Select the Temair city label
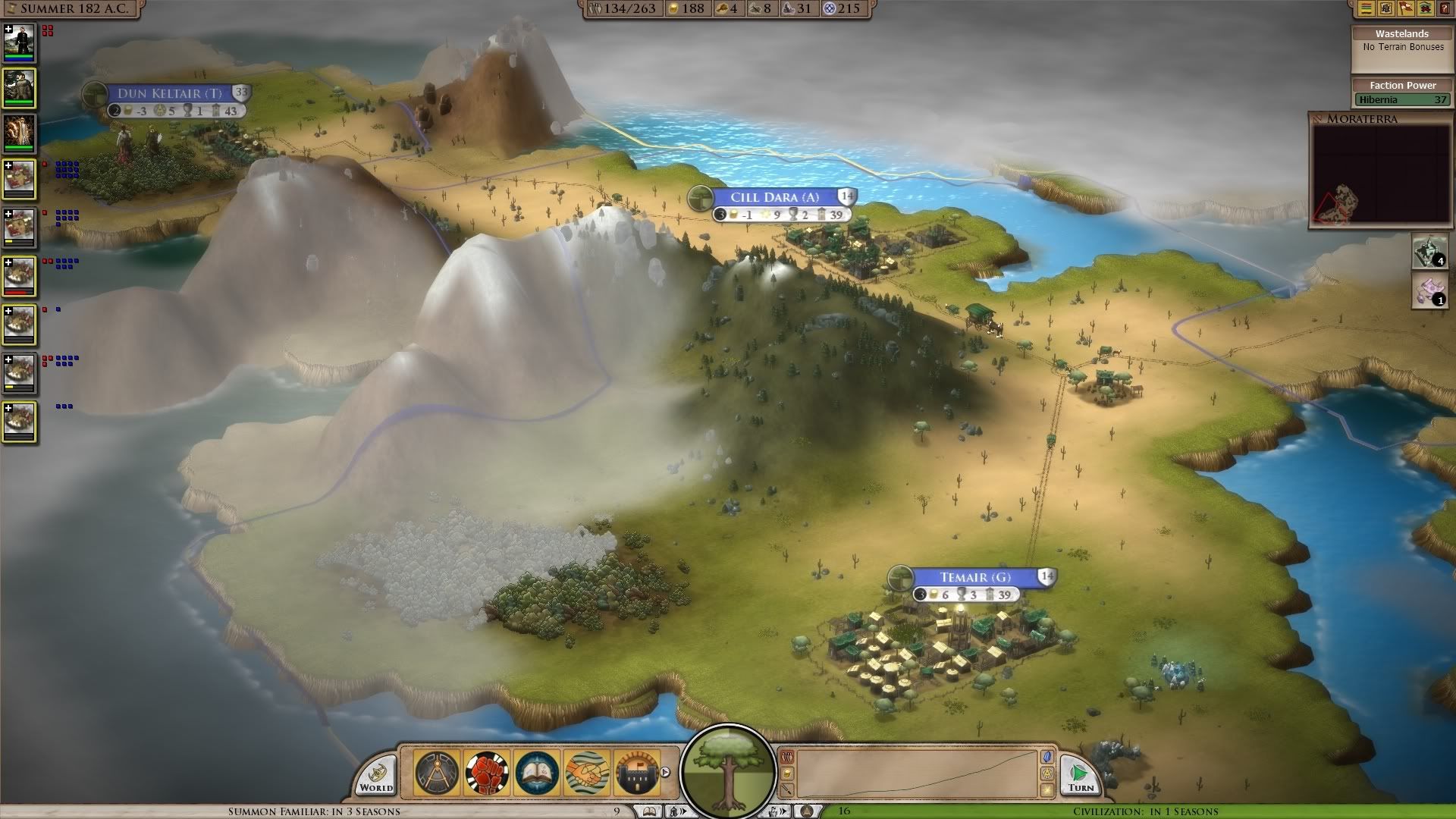The height and width of the screenshot is (819, 1456). point(974,577)
